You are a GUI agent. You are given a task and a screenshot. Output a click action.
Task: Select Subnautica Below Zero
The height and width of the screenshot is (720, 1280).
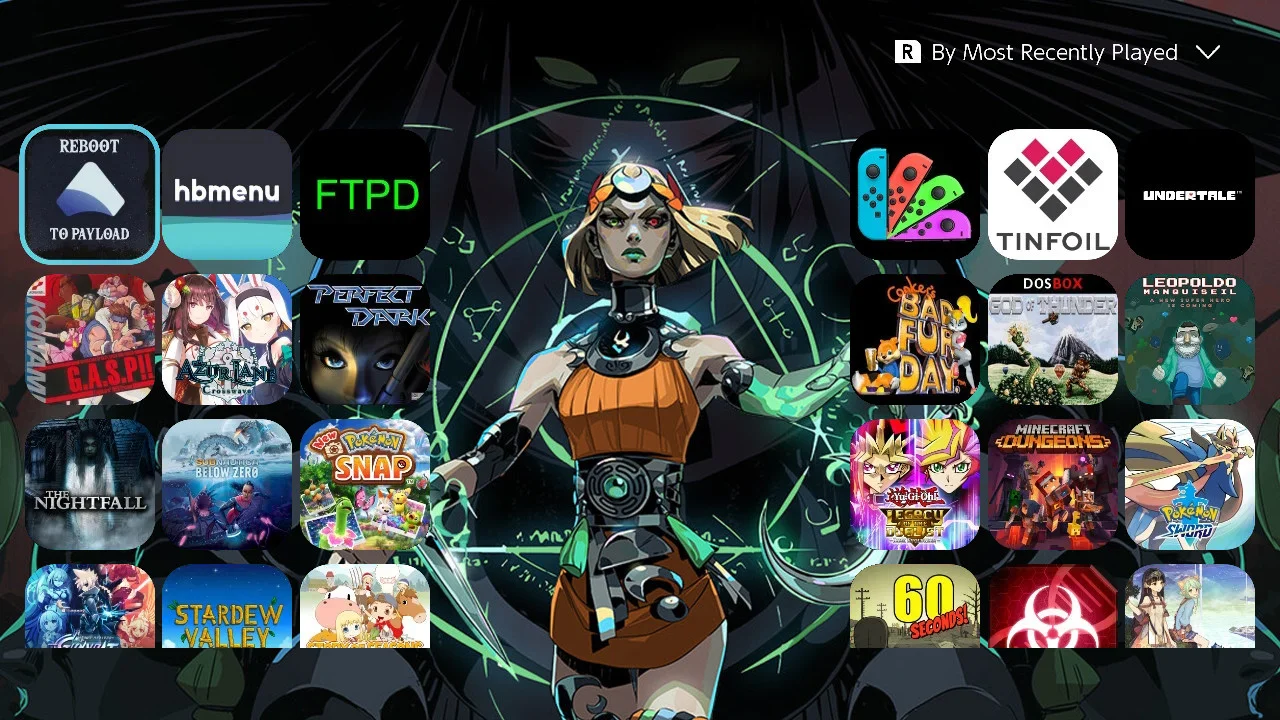pos(227,484)
